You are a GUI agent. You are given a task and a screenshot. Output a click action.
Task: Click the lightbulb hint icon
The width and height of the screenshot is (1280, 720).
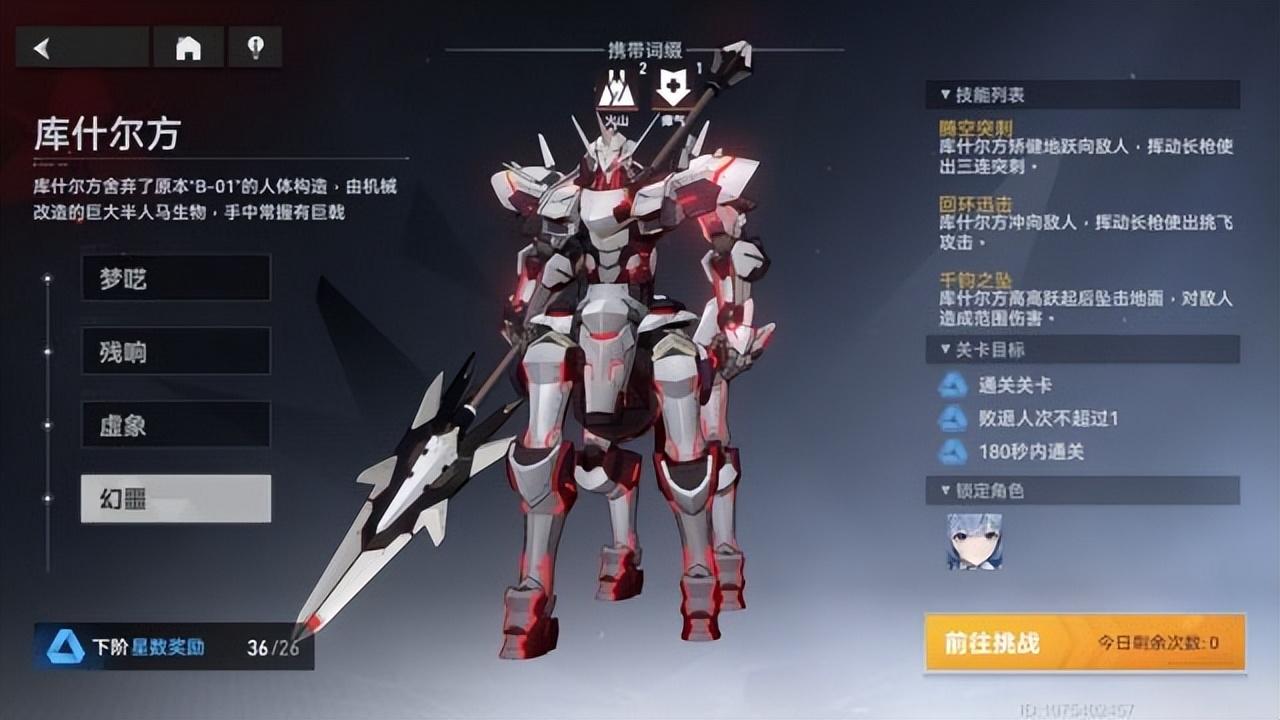point(256,48)
